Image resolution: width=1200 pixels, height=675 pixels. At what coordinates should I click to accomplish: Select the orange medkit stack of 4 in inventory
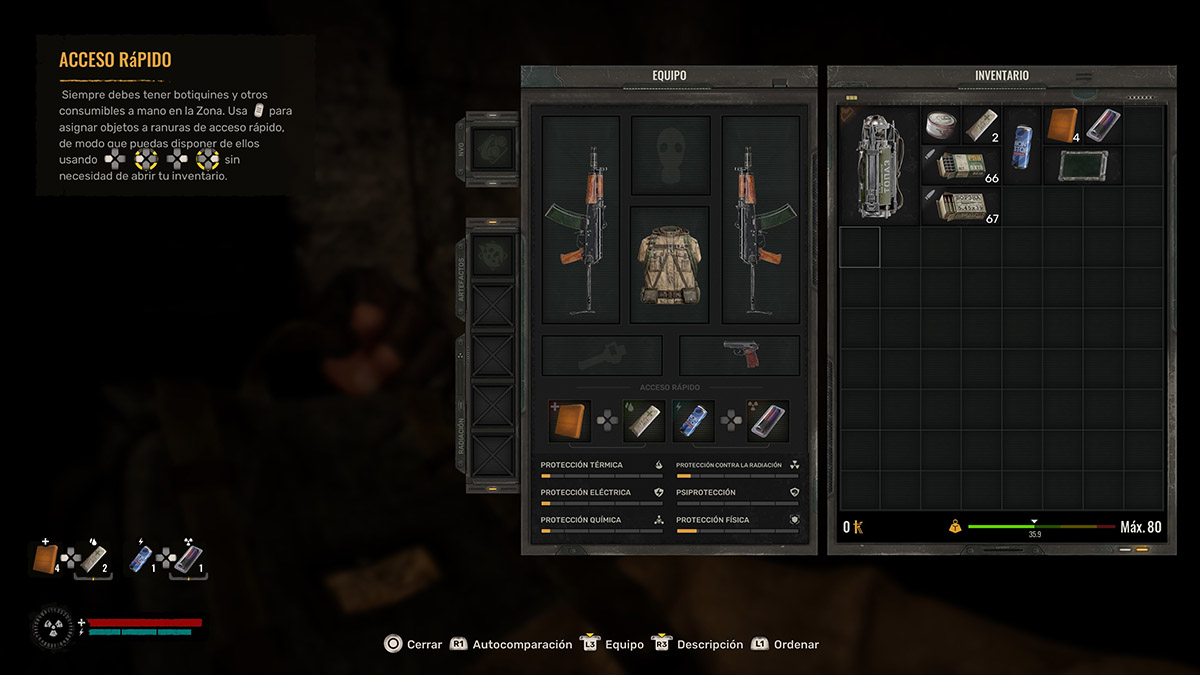point(1062,126)
